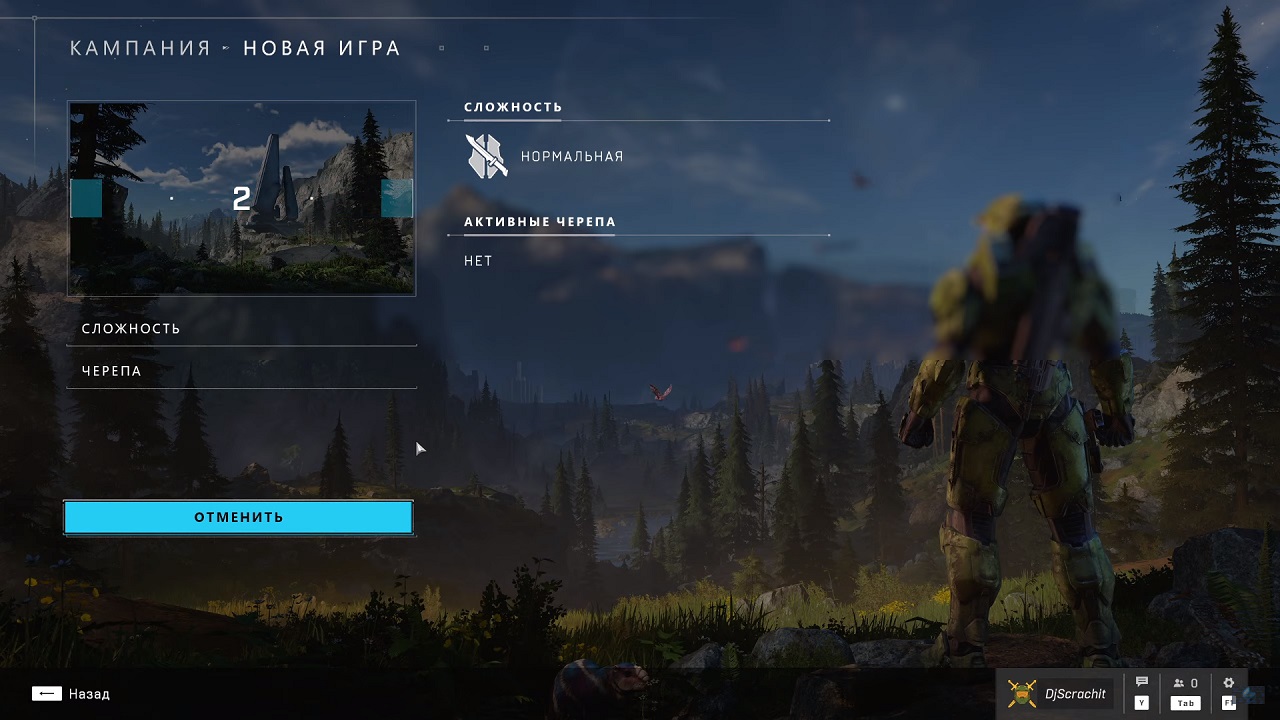This screenshot has width=1280, height=720.
Task: Open DjScrachit player profile card
Action: (x=1058, y=694)
